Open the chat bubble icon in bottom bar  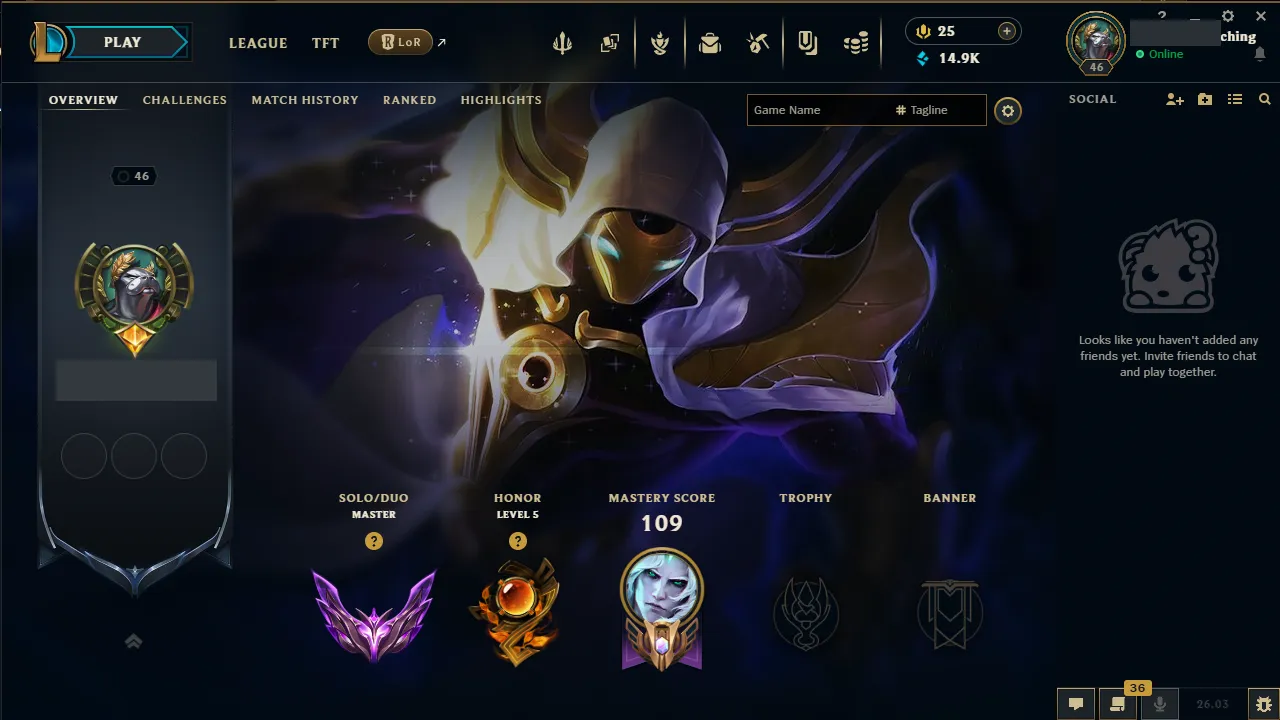[1075, 705]
